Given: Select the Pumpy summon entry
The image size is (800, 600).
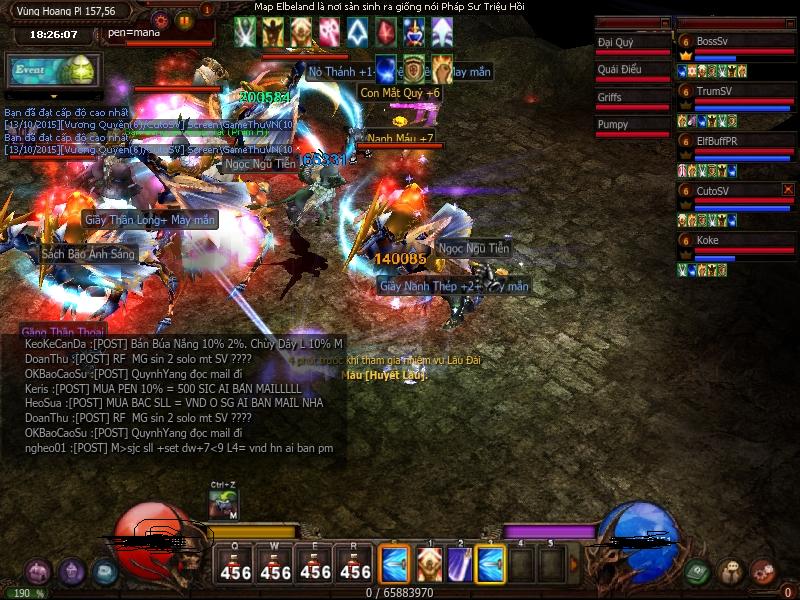Looking at the screenshot, I should [x=613, y=124].
